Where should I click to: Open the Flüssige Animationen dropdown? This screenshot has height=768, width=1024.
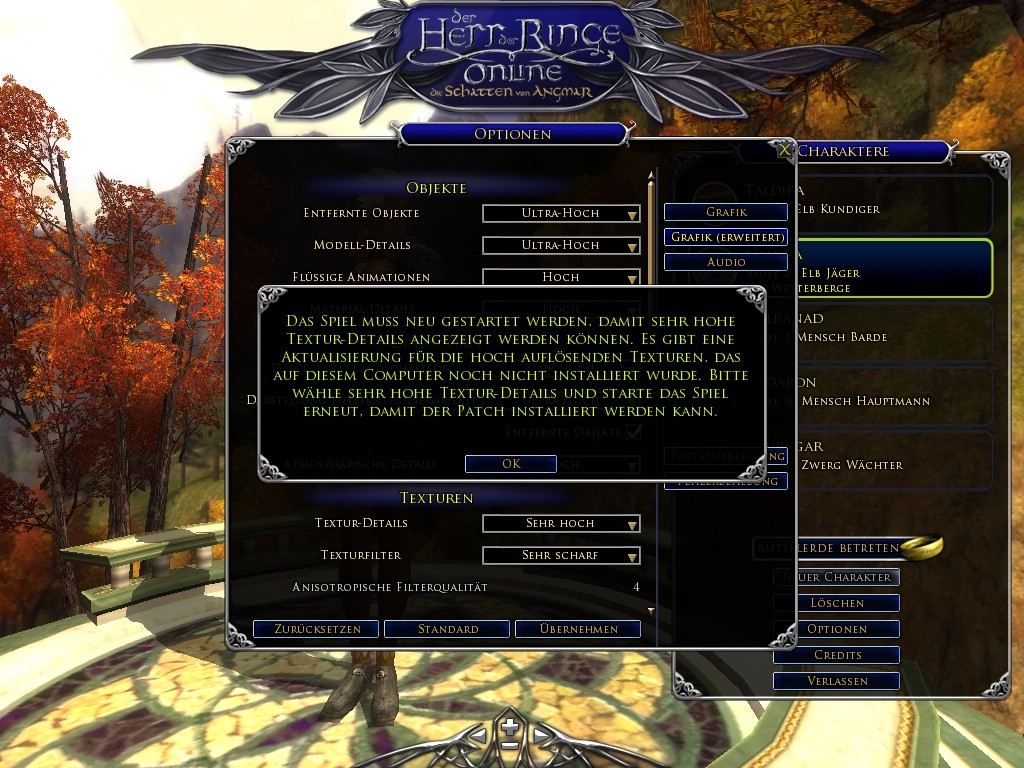coord(561,277)
